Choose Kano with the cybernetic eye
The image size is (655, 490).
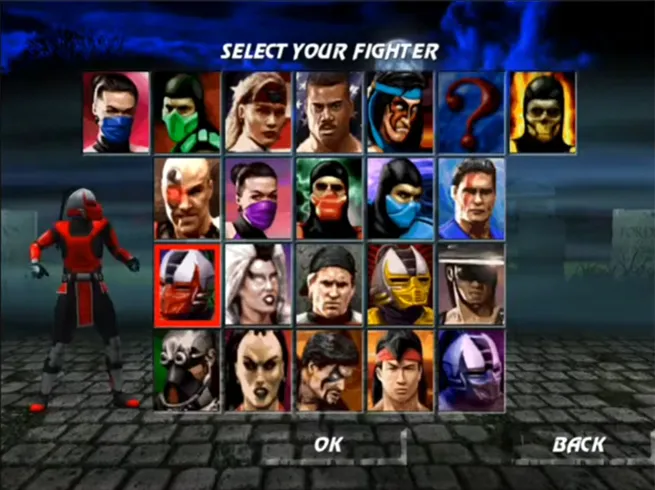click(187, 197)
